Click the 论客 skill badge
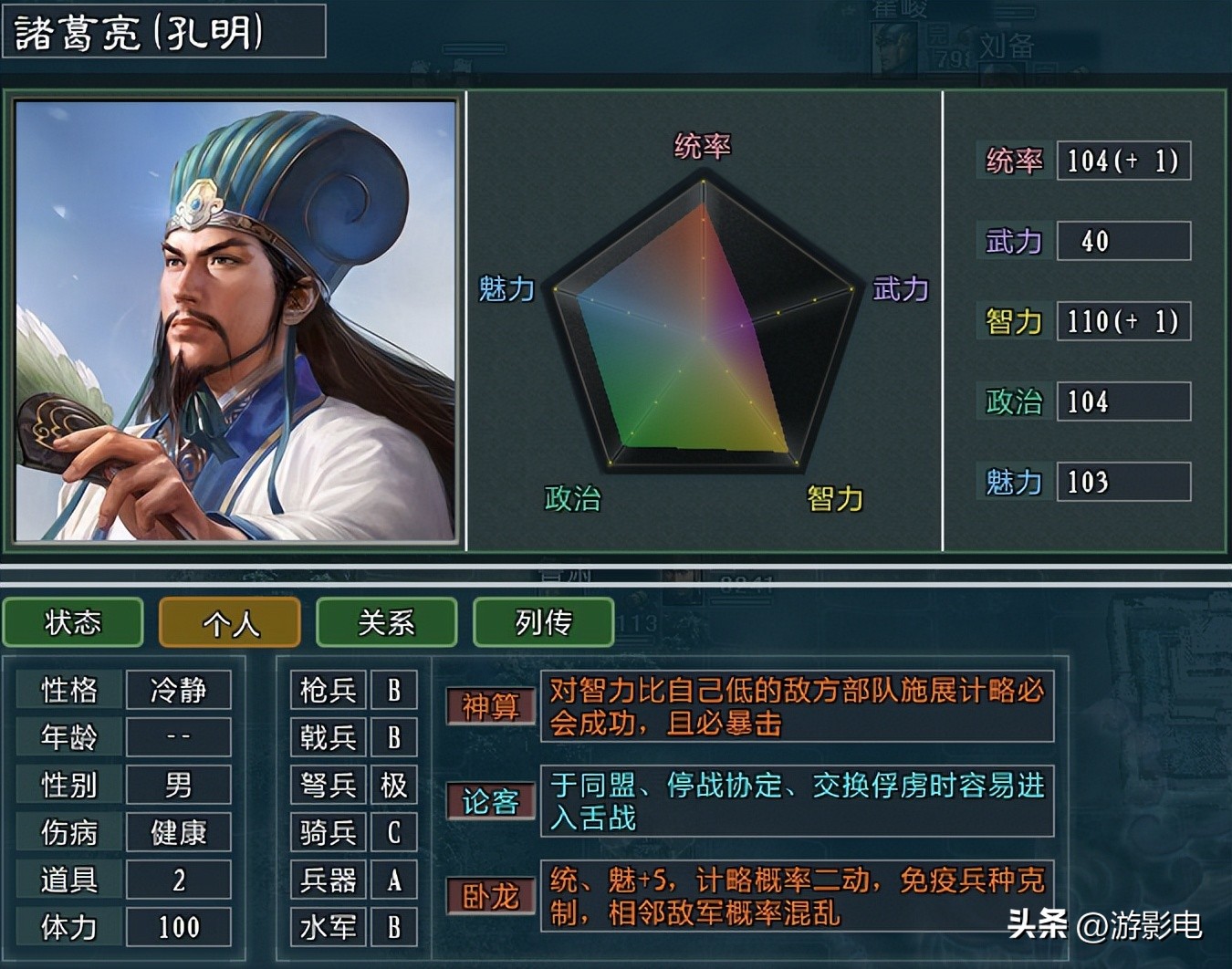1232x969 pixels. pyautogui.click(x=489, y=800)
